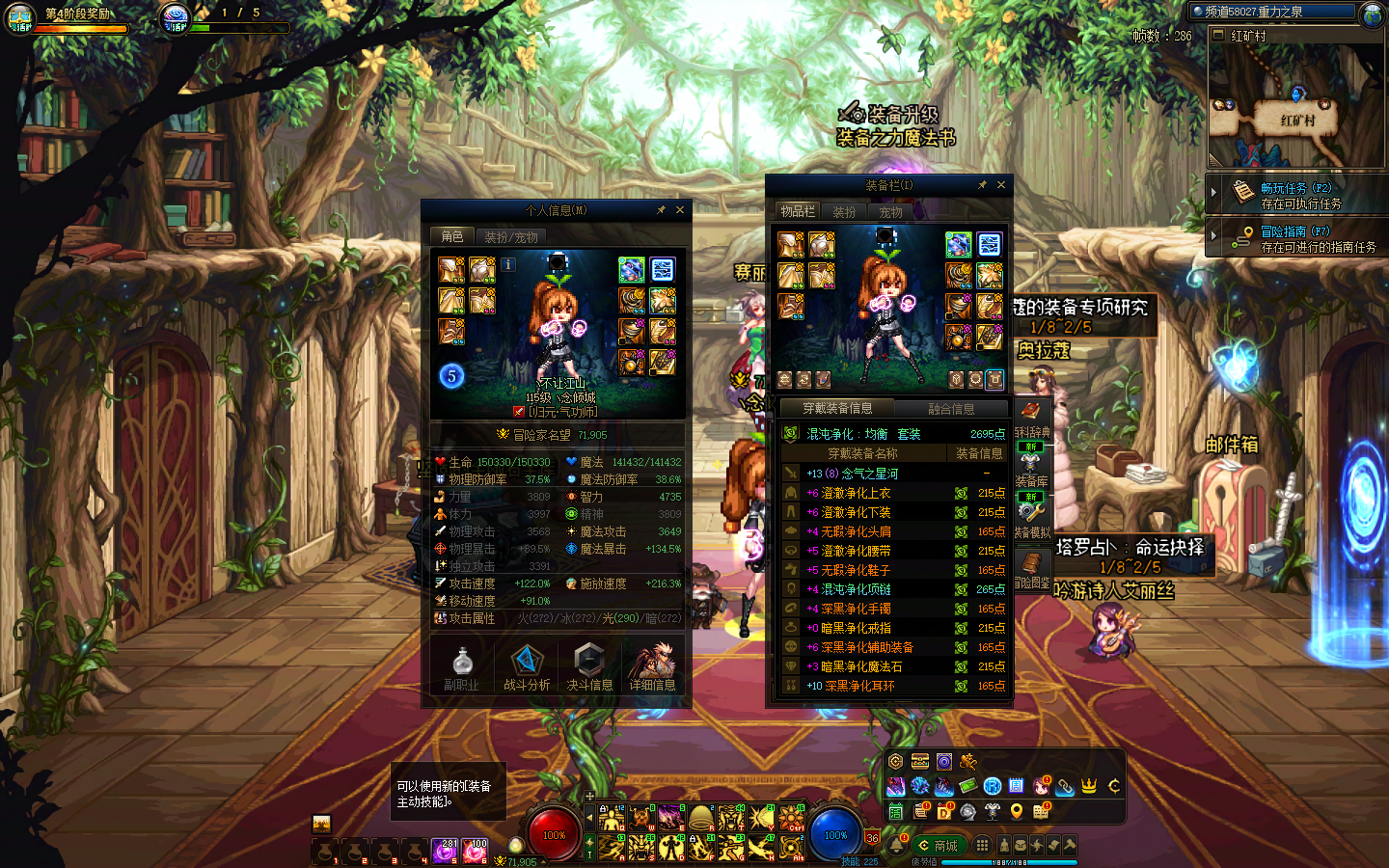Click the 红矿村 minimap

1295,106
